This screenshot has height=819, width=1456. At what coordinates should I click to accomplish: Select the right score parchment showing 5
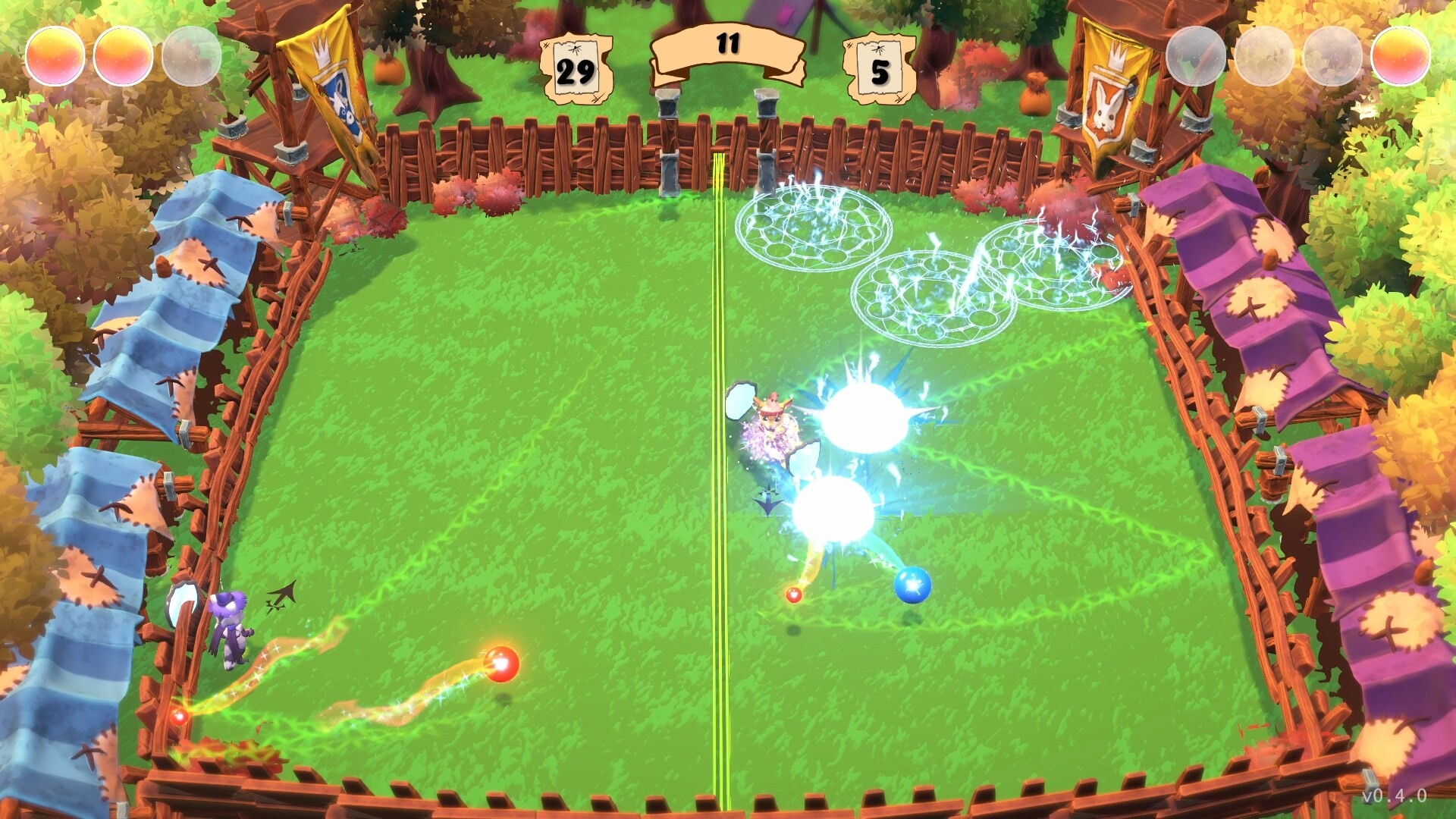(x=880, y=70)
